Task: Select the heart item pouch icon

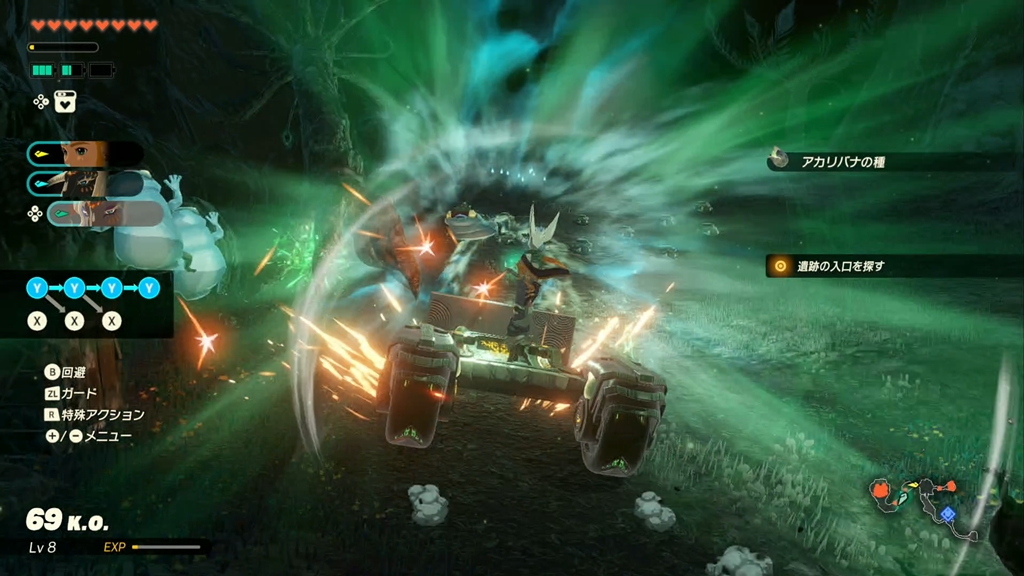Action: click(66, 101)
